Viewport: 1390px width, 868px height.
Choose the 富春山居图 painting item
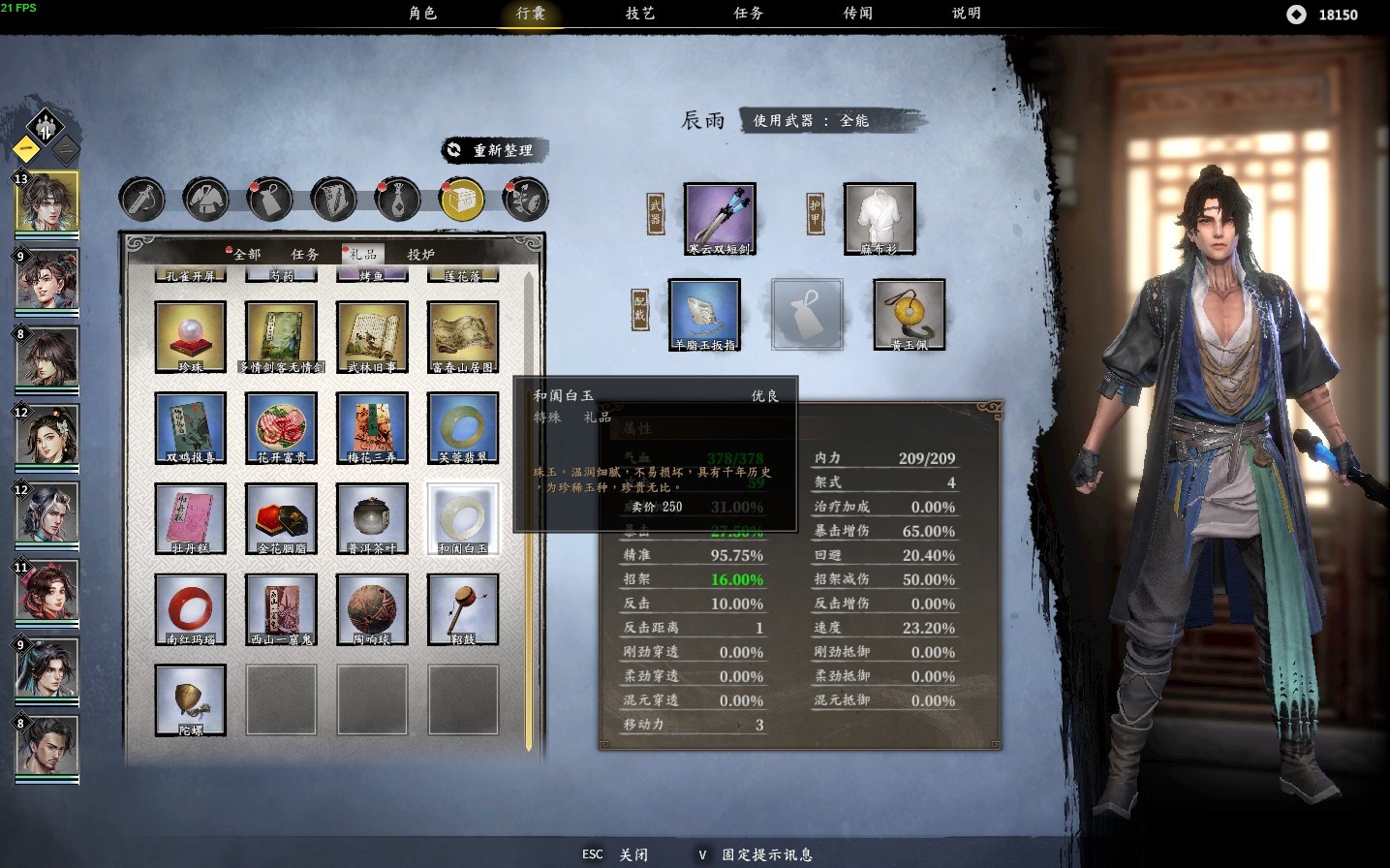coord(463,336)
